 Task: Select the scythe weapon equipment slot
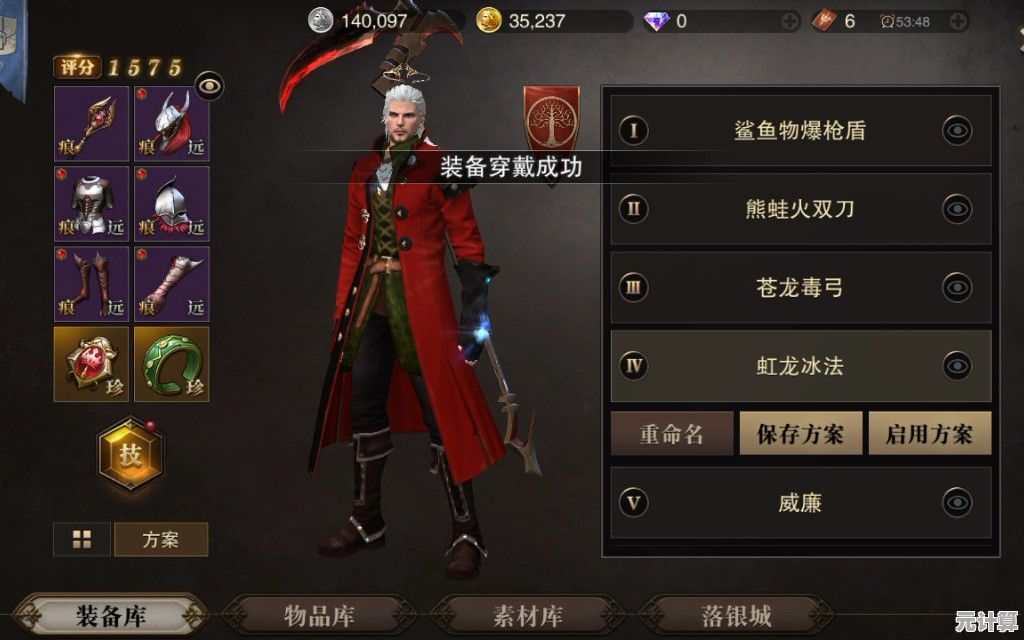91,124
